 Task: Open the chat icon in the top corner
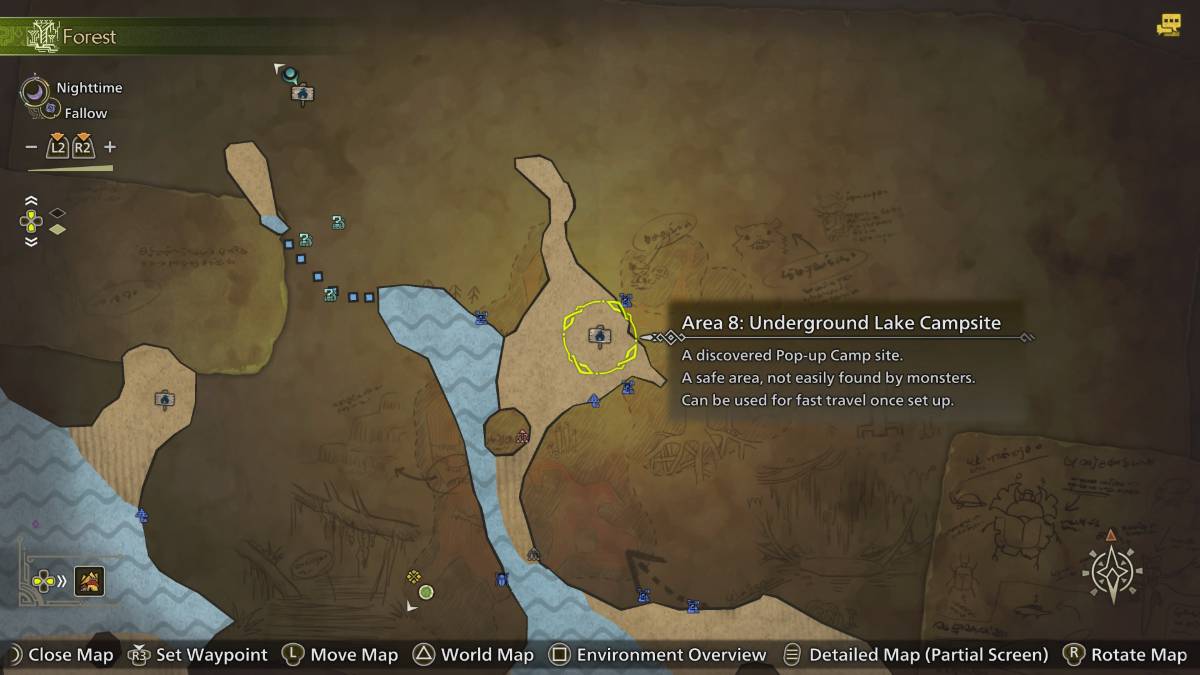(1168, 26)
